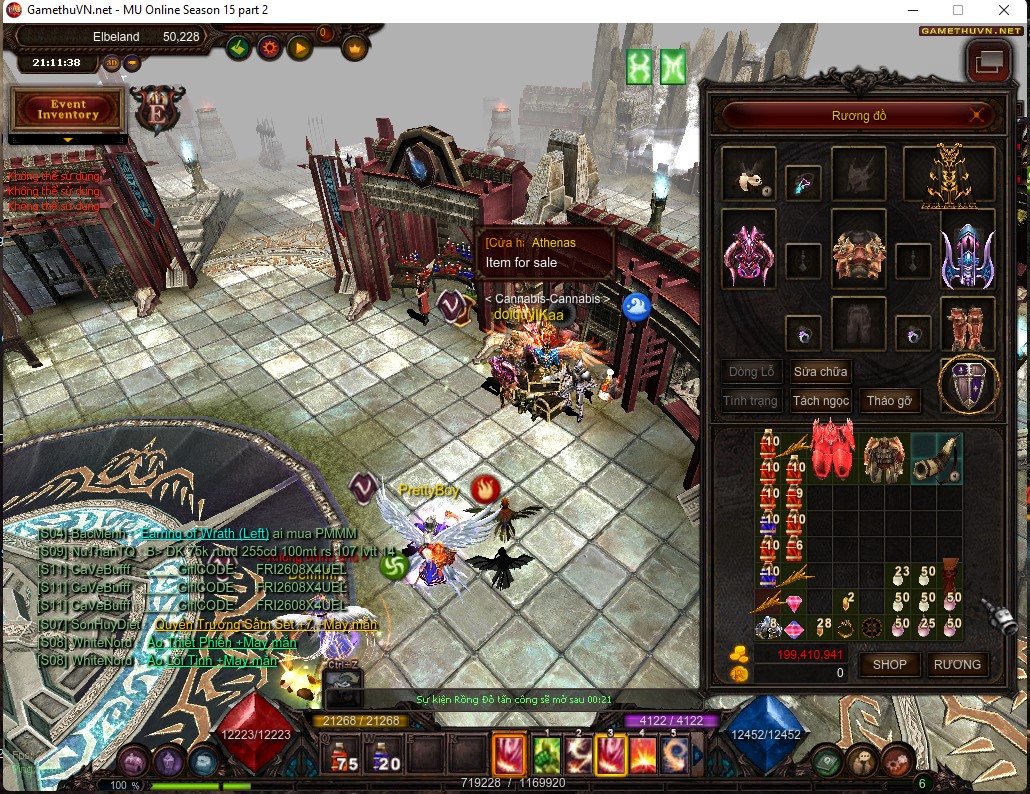1030x794 pixels.
Task: Toggle the 3D camera button
Action: tap(111, 62)
